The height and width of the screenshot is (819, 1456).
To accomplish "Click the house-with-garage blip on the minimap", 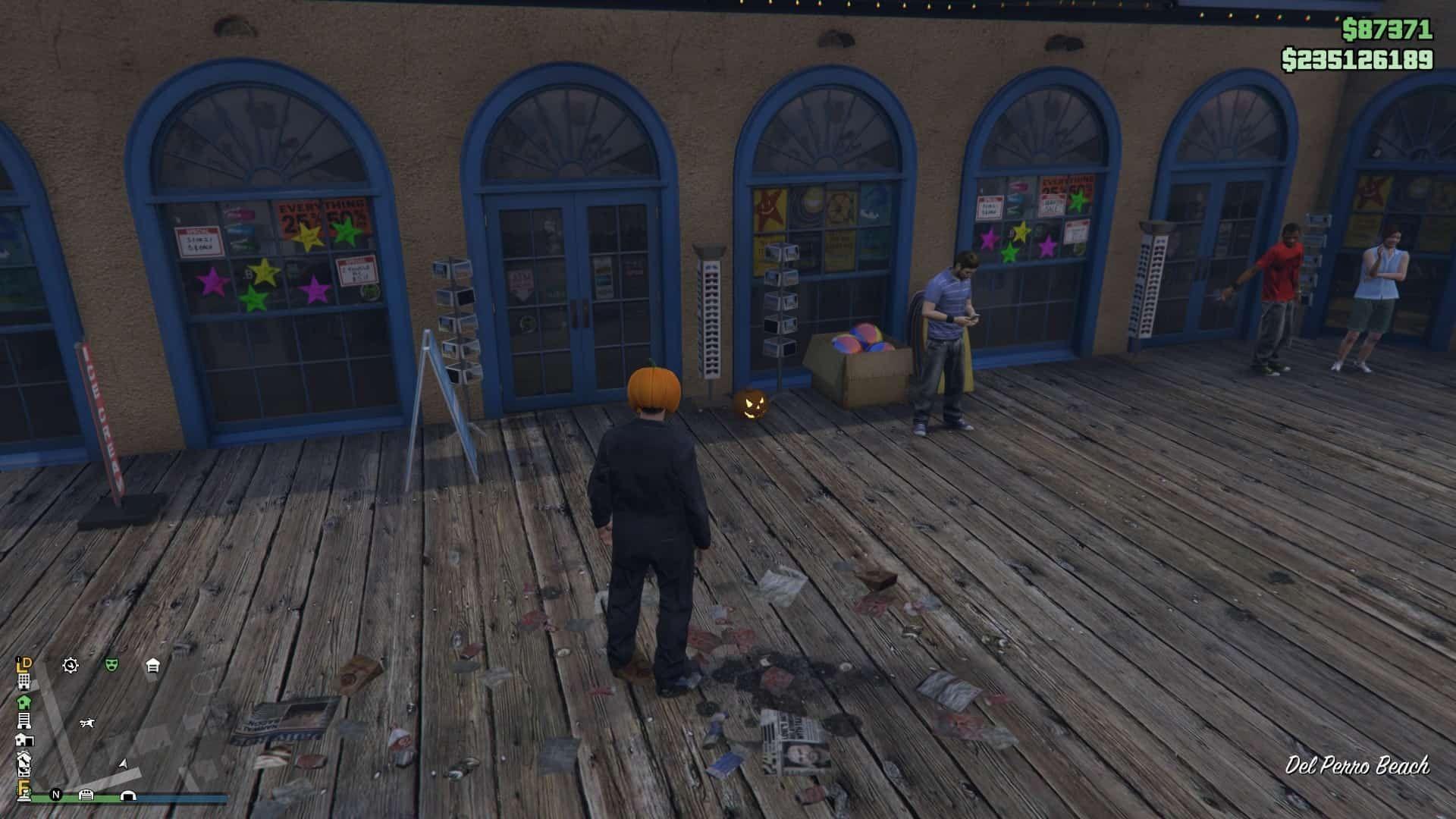I will click(24, 739).
